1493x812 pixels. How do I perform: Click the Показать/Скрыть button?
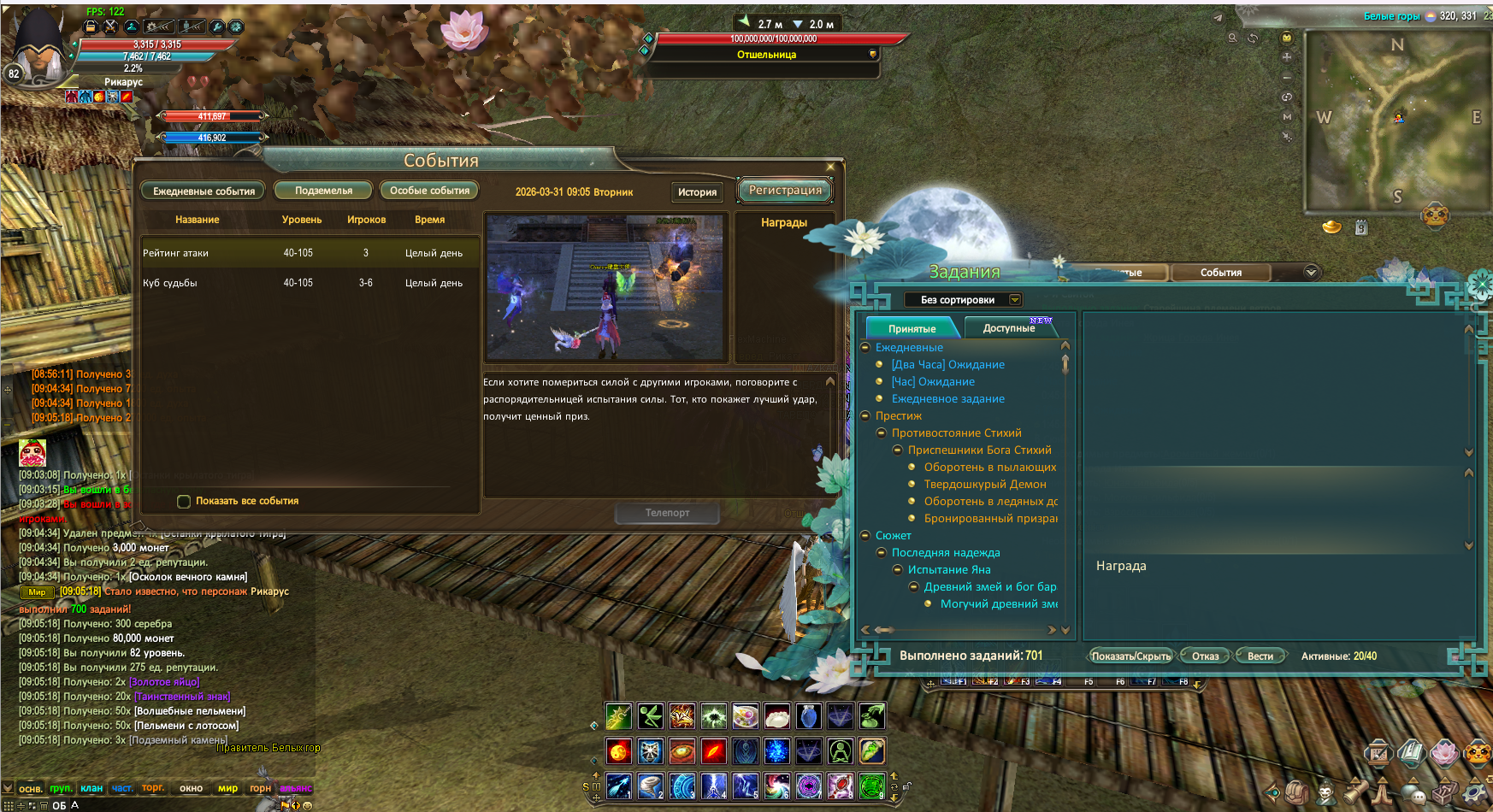(x=1130, y=656)
